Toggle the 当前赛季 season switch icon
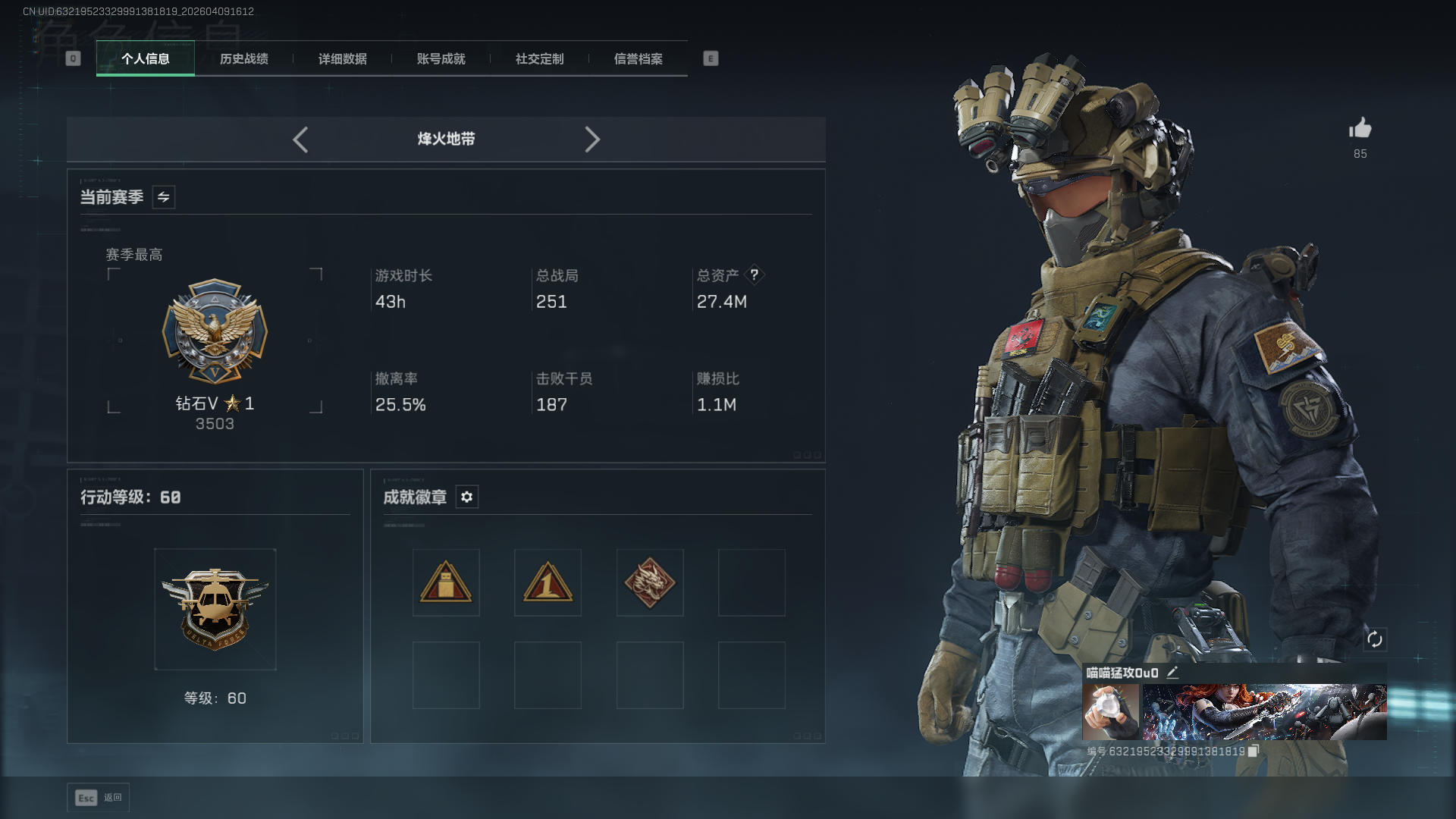Image resolution: width=1456 pixels, height=819 pixels. coord(164,197)
